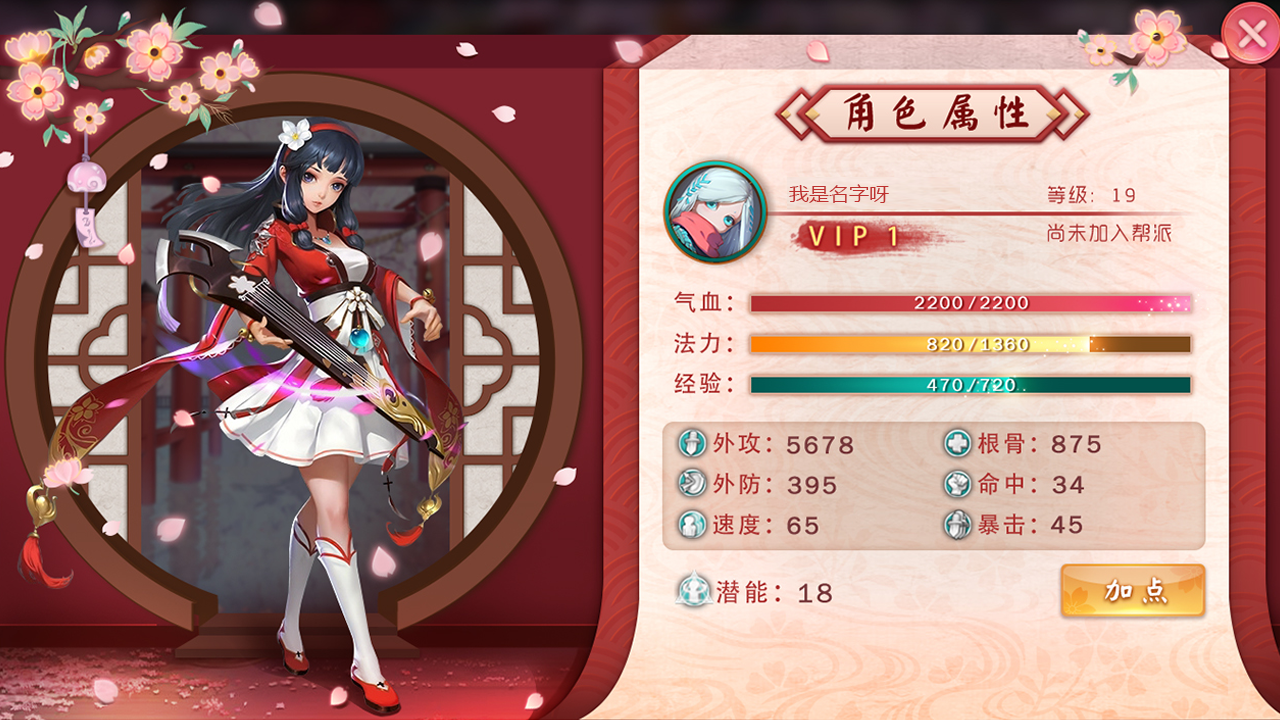Tap the VIP 1 badge
1280x720 pixels.
click(x=853, y=237)
